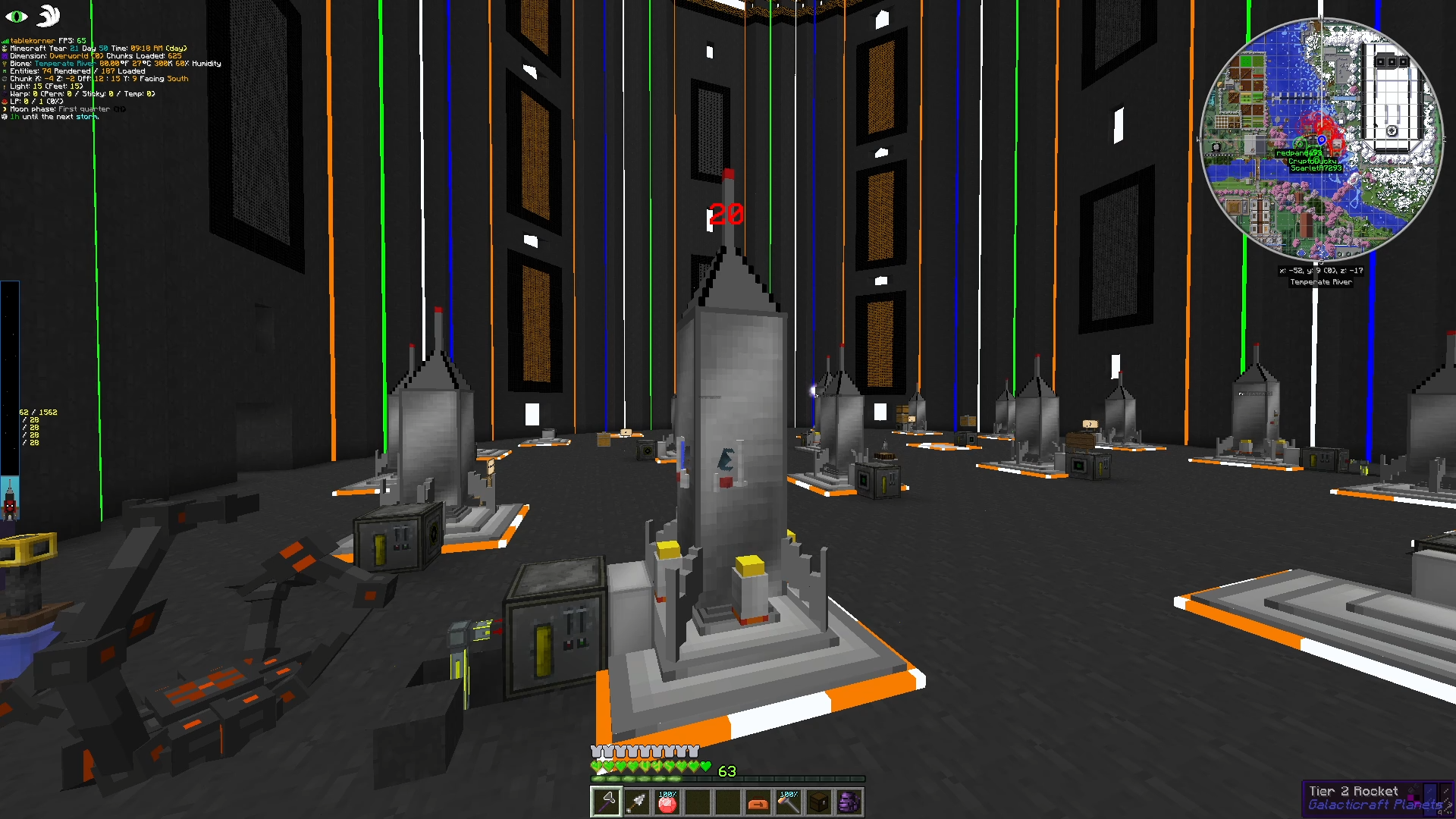Choose the red gem hotbar slot
1456x819 pixels.
click(667, 802)
